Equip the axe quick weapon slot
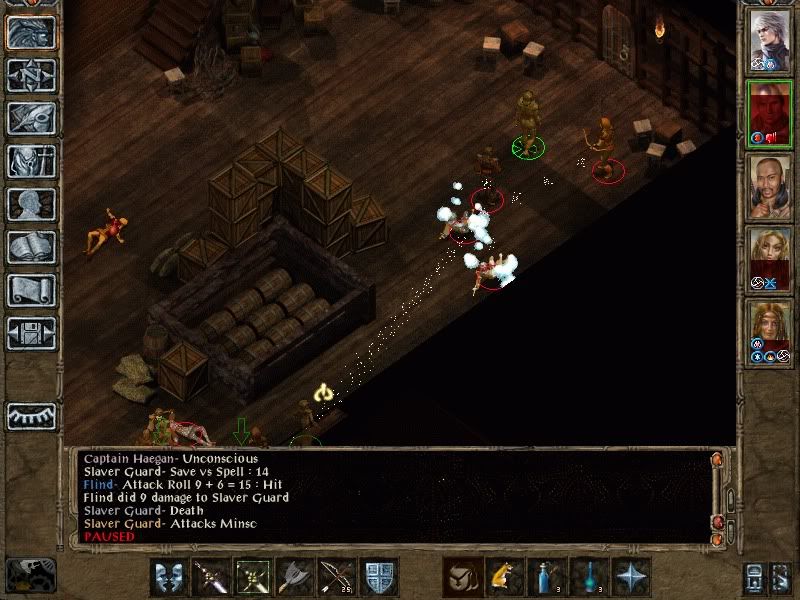The height and width of the screenshot is (600, 800). pyautogui.click(x=294, y=577)
